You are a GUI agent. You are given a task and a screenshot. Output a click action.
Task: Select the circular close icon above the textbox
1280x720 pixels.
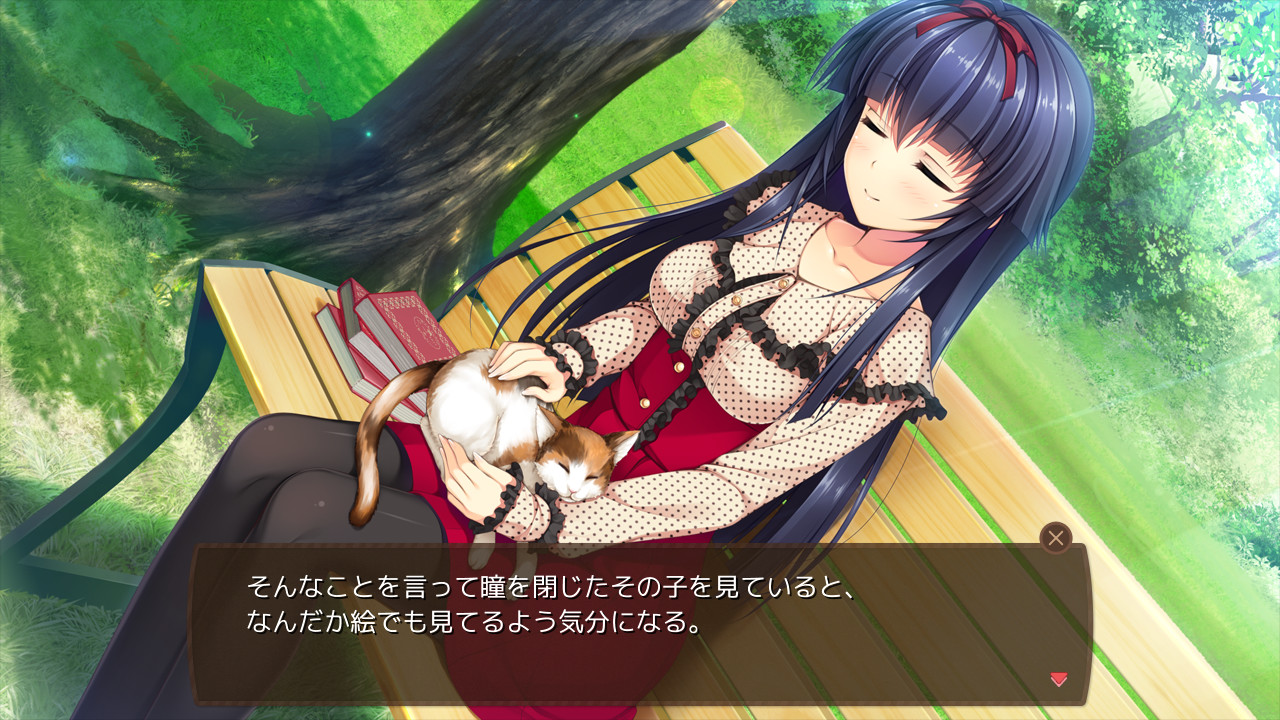(1057, 538)
